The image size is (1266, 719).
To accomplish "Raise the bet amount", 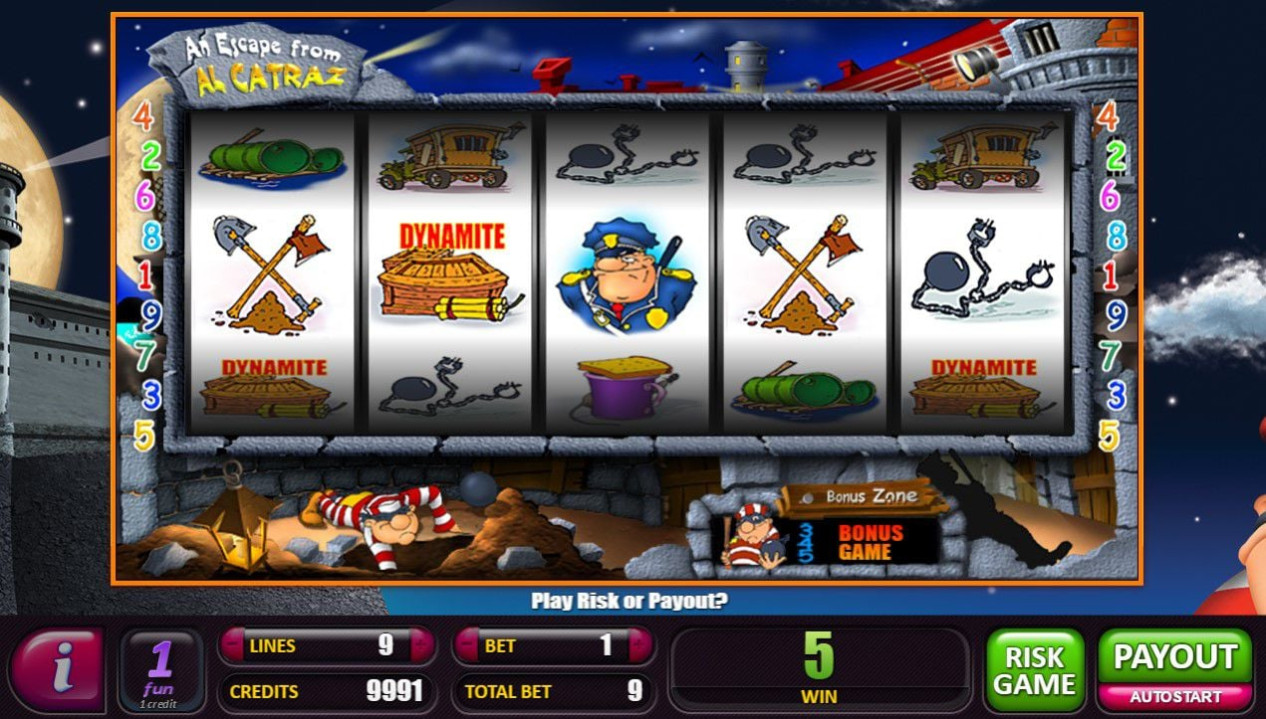I will 641,646.
